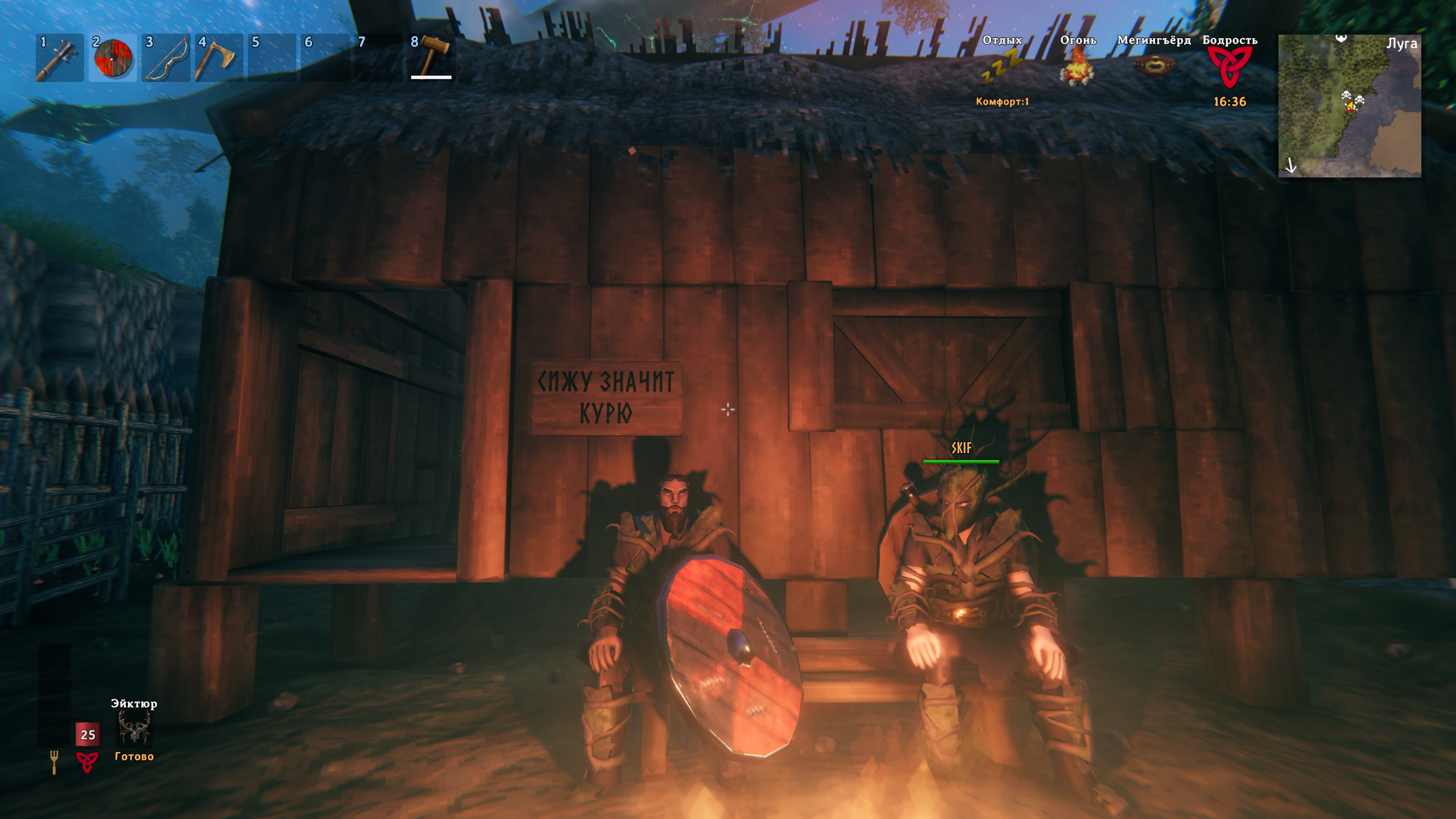
Task: Pick the hammer in hotbar slot 8
Action: pos(432,57)
